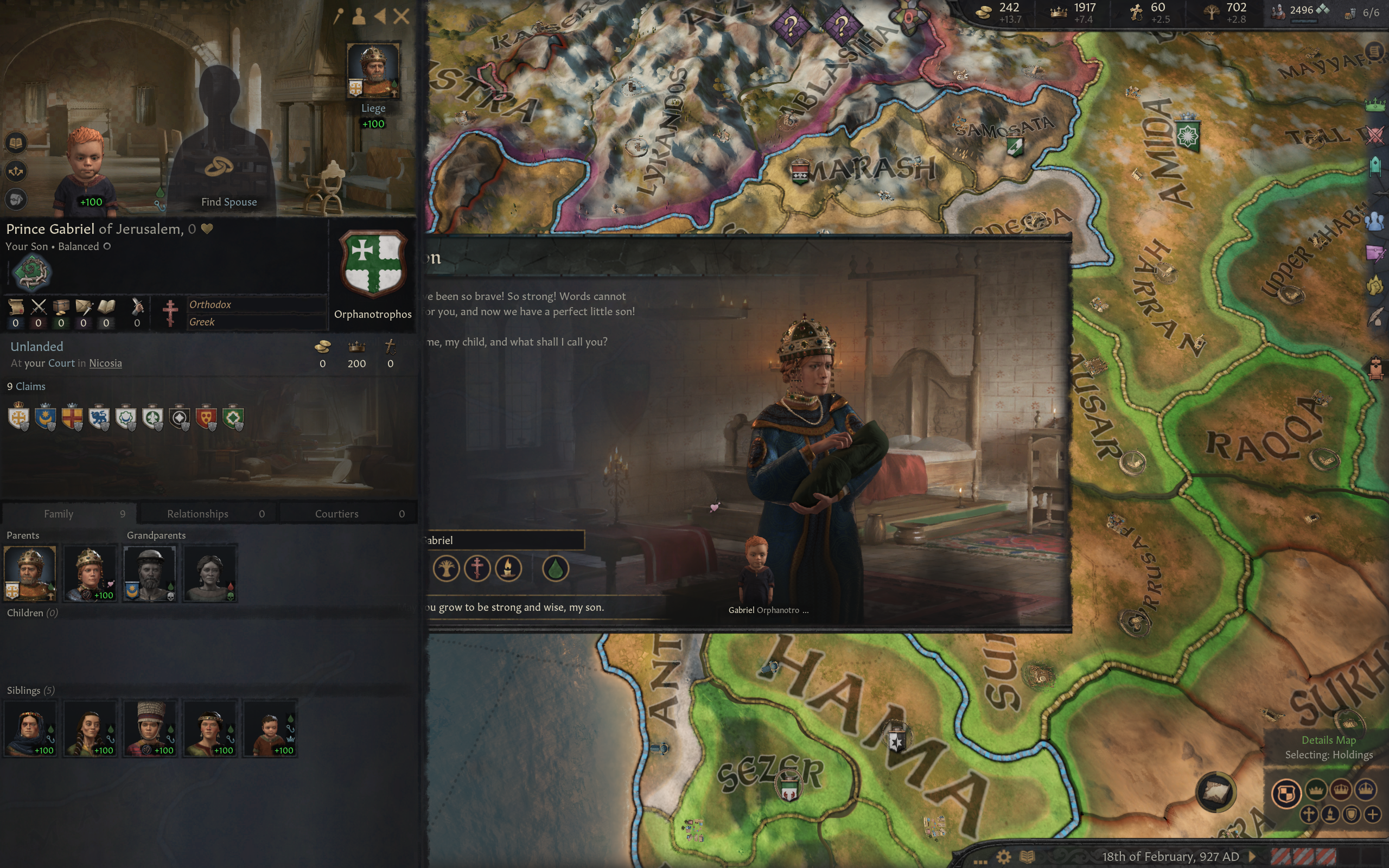Follow the Nicosia location link

[105, 363]
